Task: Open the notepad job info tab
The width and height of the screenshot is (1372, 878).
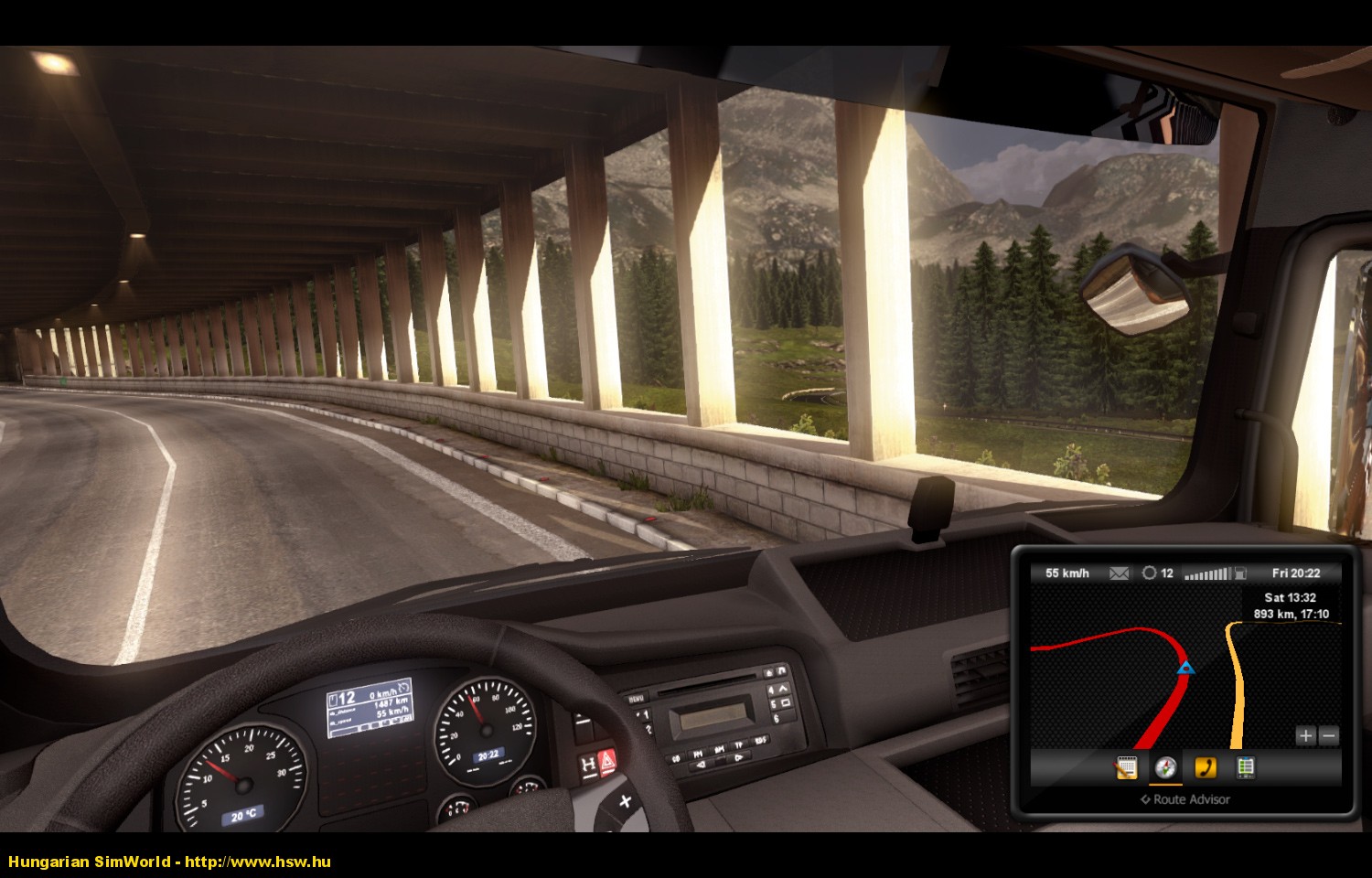Action: 1126,767
